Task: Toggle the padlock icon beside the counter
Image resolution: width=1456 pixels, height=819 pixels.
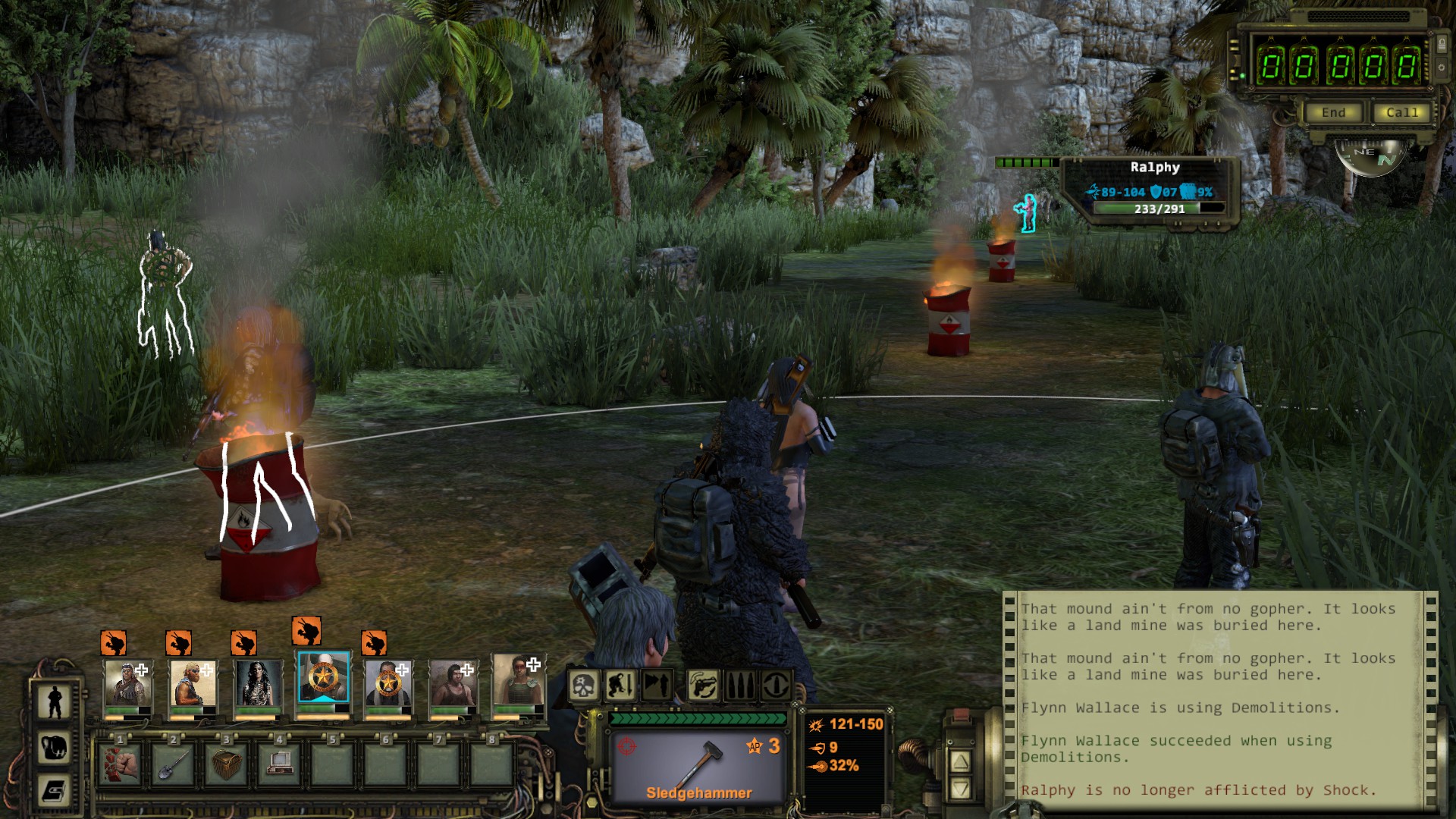Action: [x=1442, y=45]
